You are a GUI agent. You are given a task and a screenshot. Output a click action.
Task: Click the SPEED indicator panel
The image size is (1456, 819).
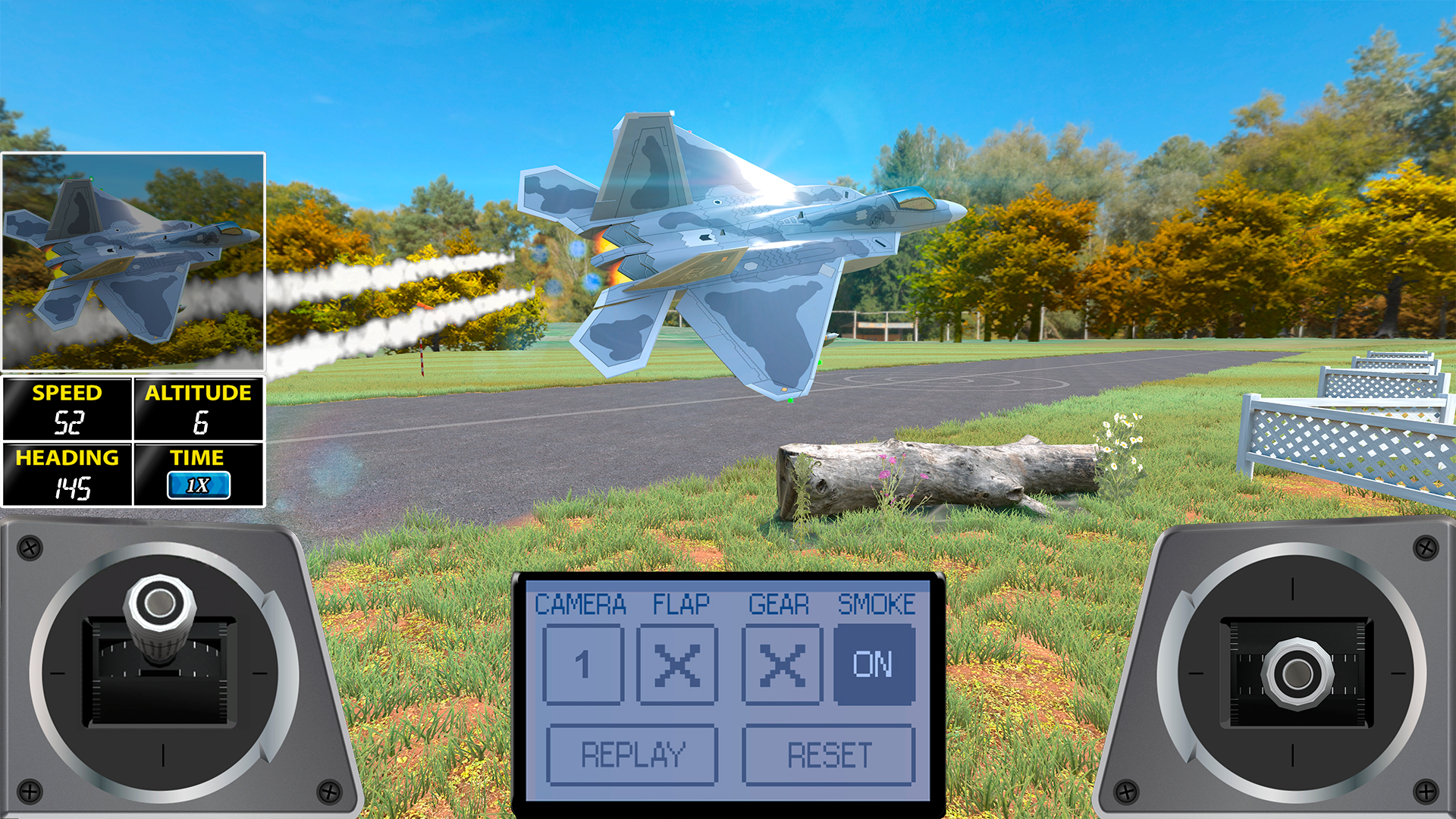tap(67, 409)
